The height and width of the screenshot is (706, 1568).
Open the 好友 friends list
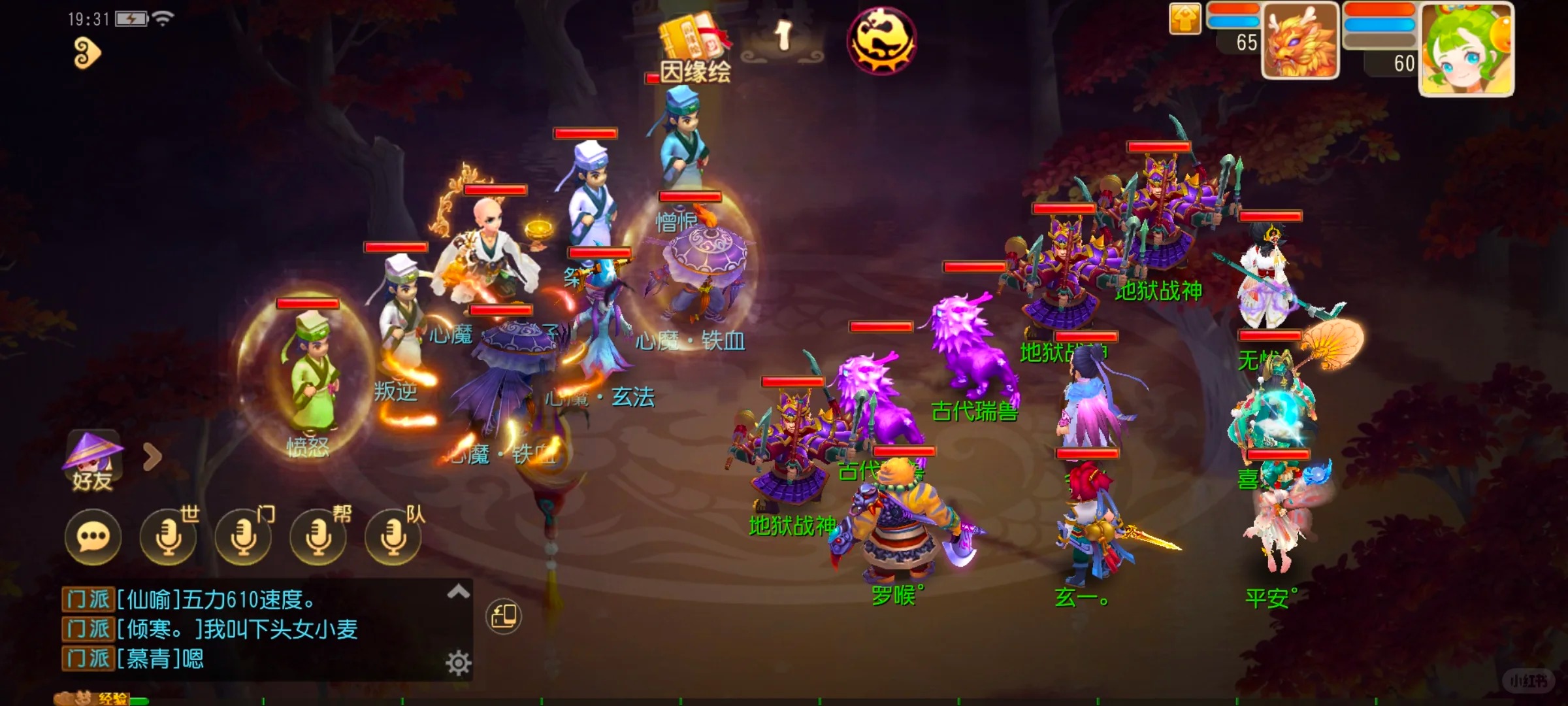tap(93, 461)
